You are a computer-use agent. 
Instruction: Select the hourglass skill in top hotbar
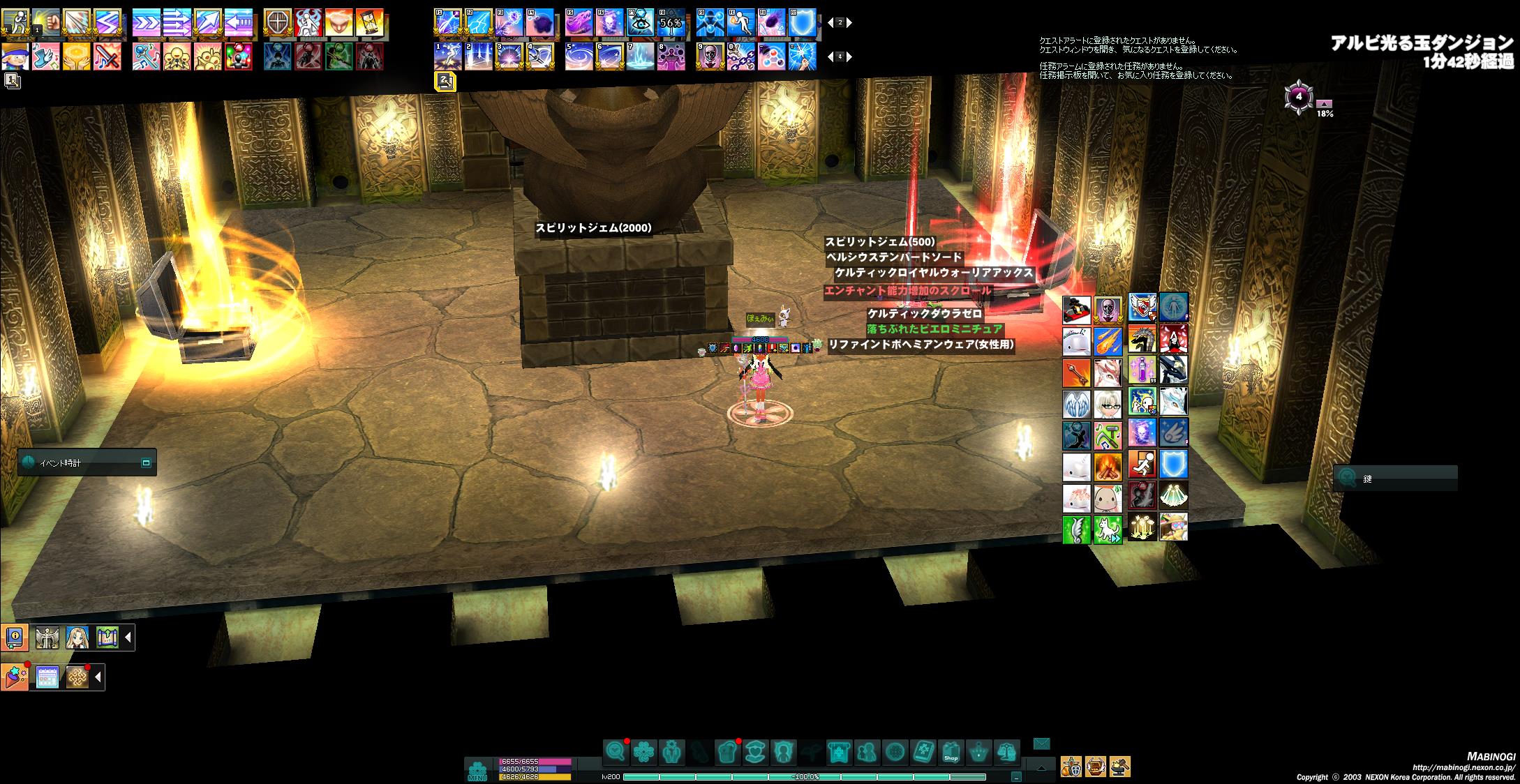(x=370, y=23)
